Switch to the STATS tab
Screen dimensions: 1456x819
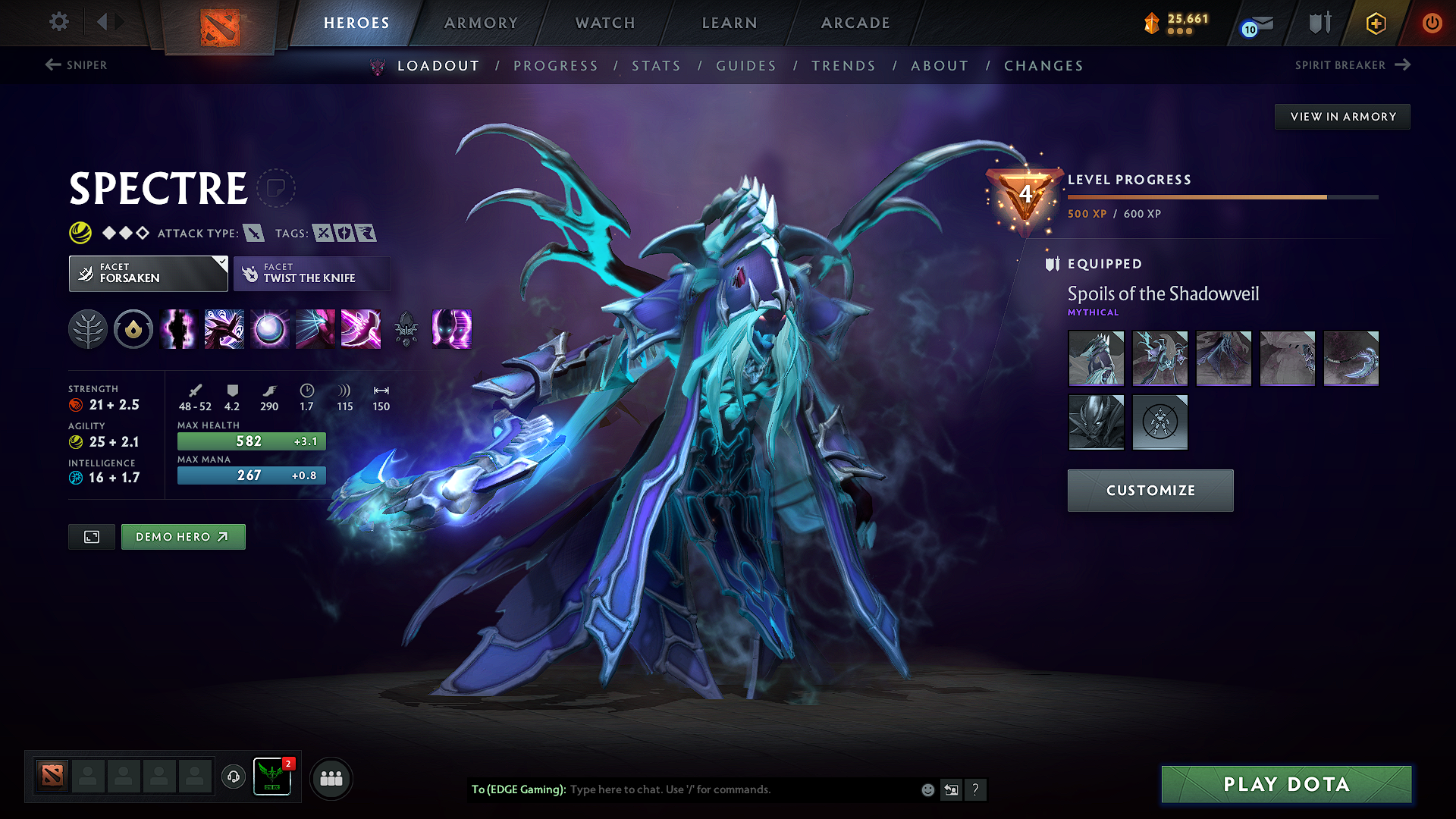click(x=656, y=66)
